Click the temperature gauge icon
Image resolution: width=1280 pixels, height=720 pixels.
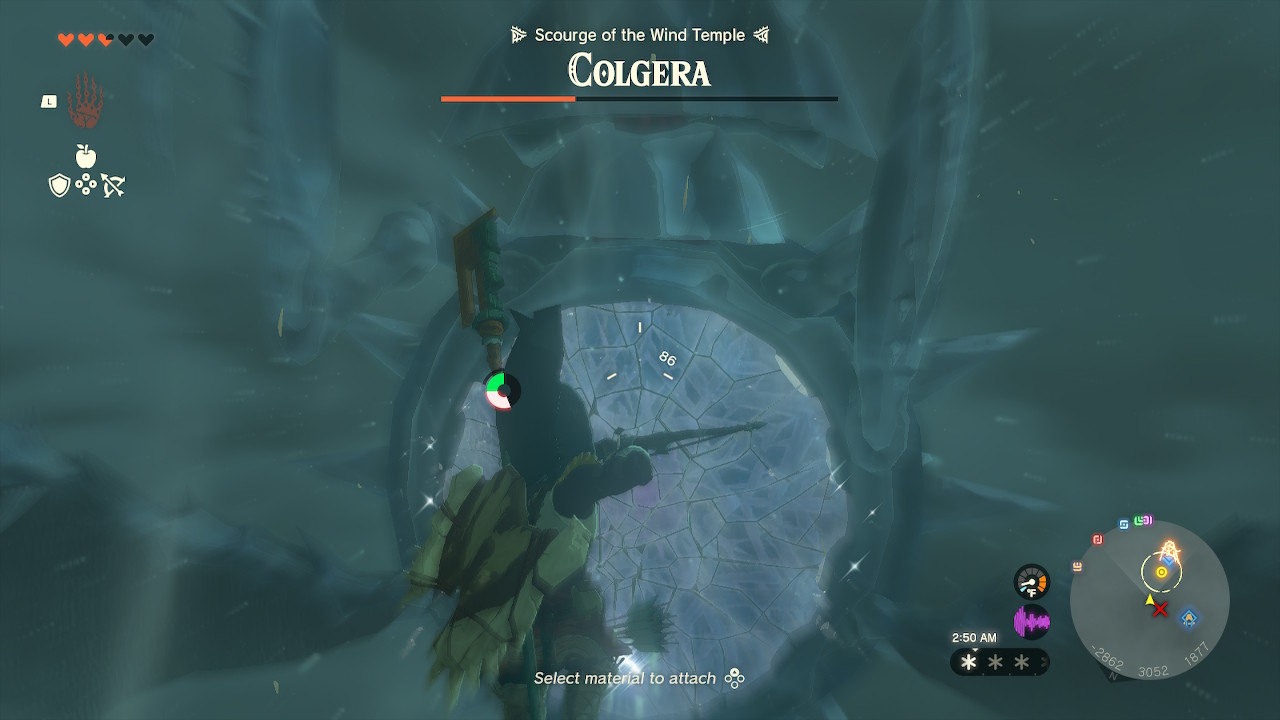click(1031, 582)
